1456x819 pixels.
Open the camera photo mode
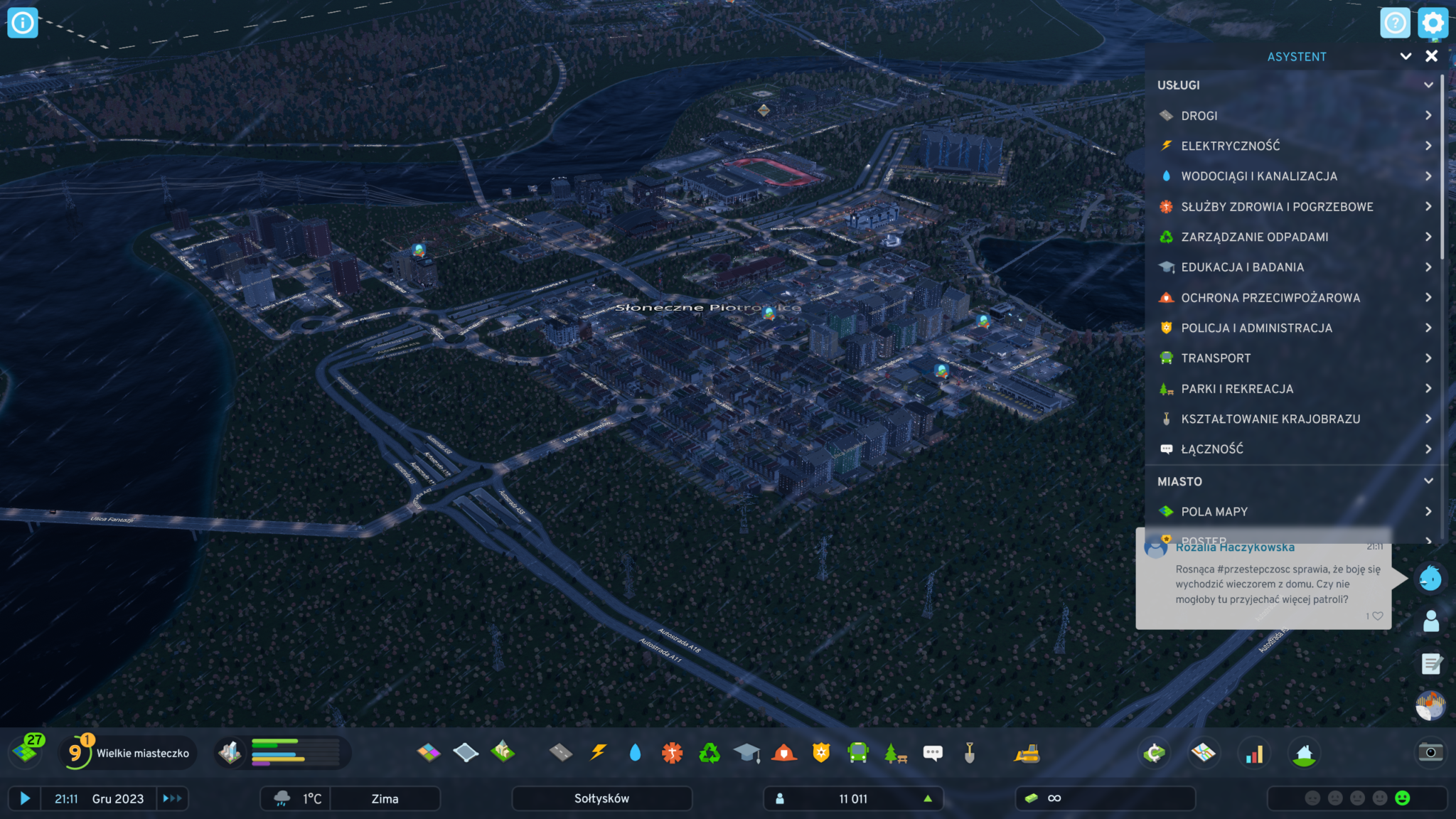1430,753
